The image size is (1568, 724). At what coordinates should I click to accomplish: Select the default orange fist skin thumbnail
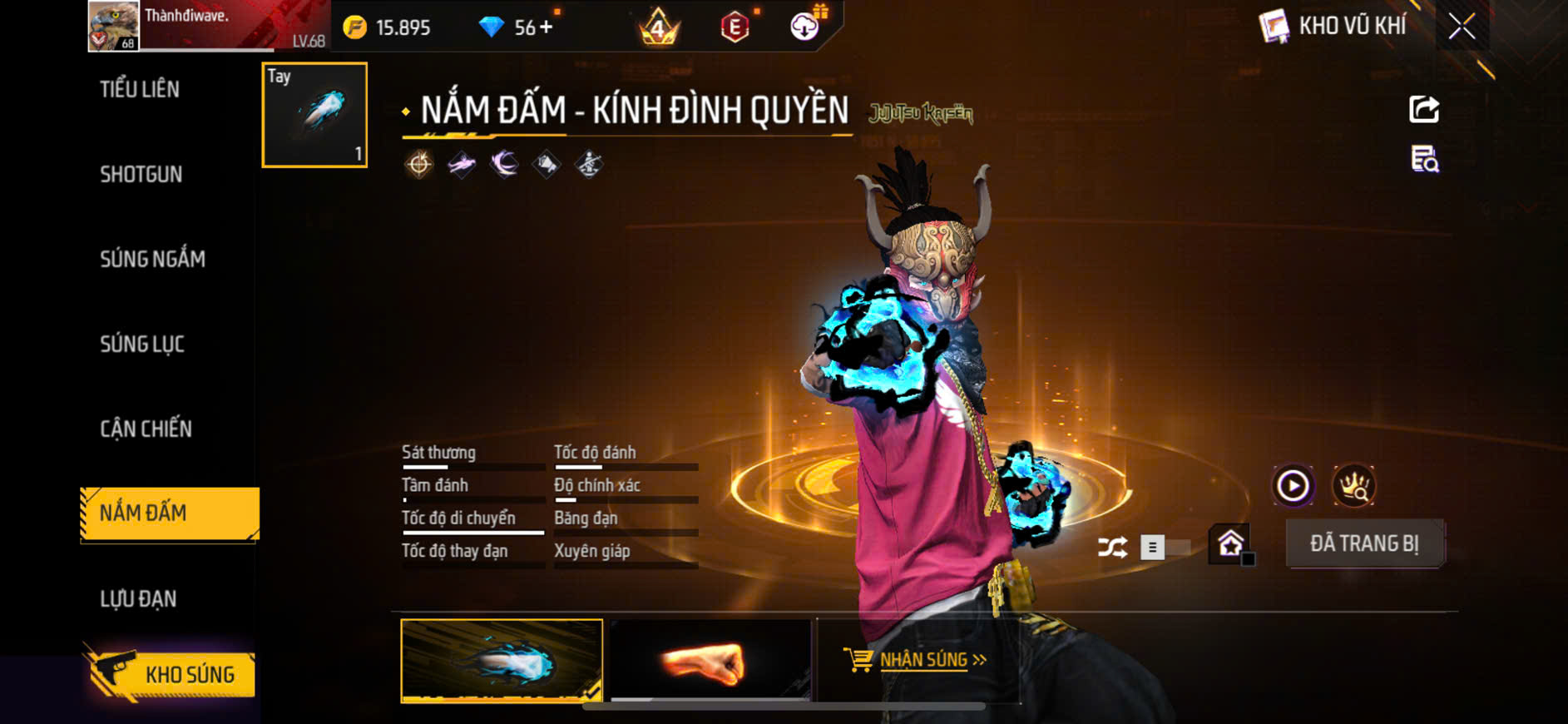(x=710, y=661)
